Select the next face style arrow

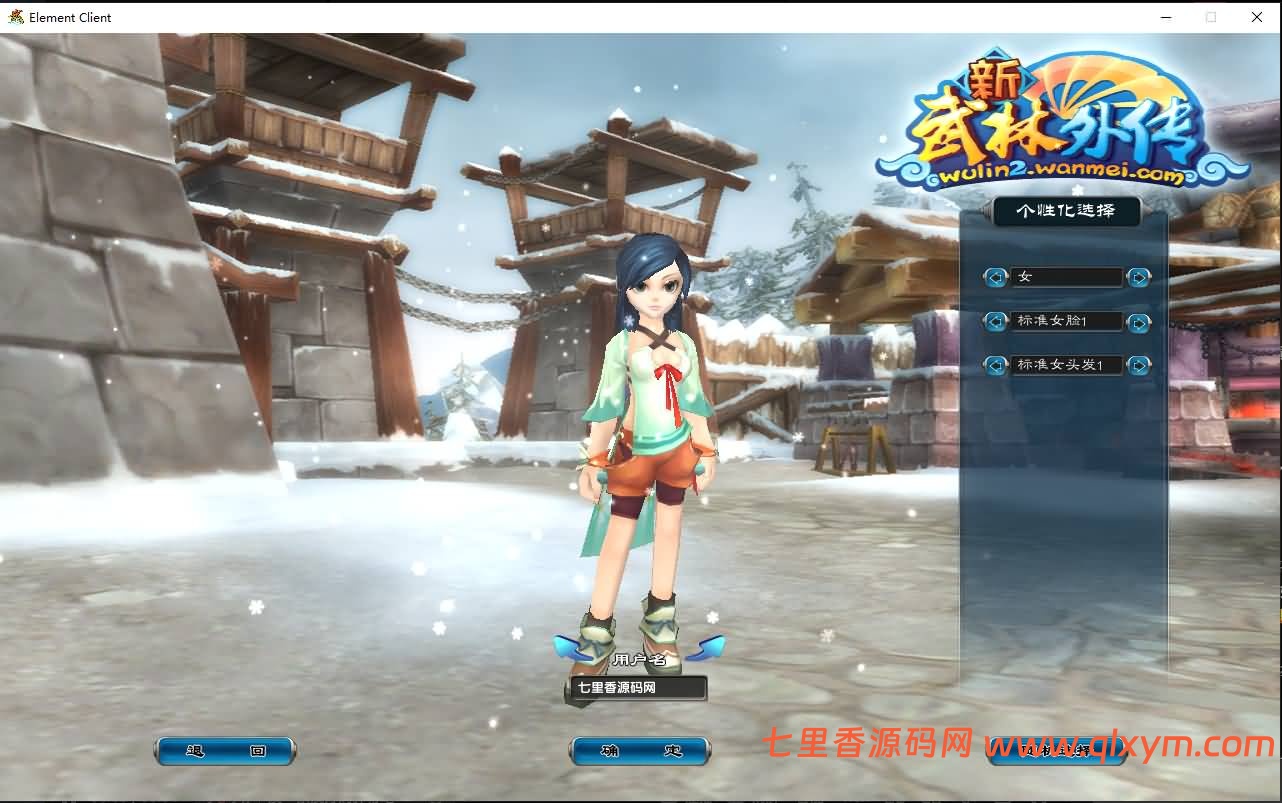(1139, 321)
